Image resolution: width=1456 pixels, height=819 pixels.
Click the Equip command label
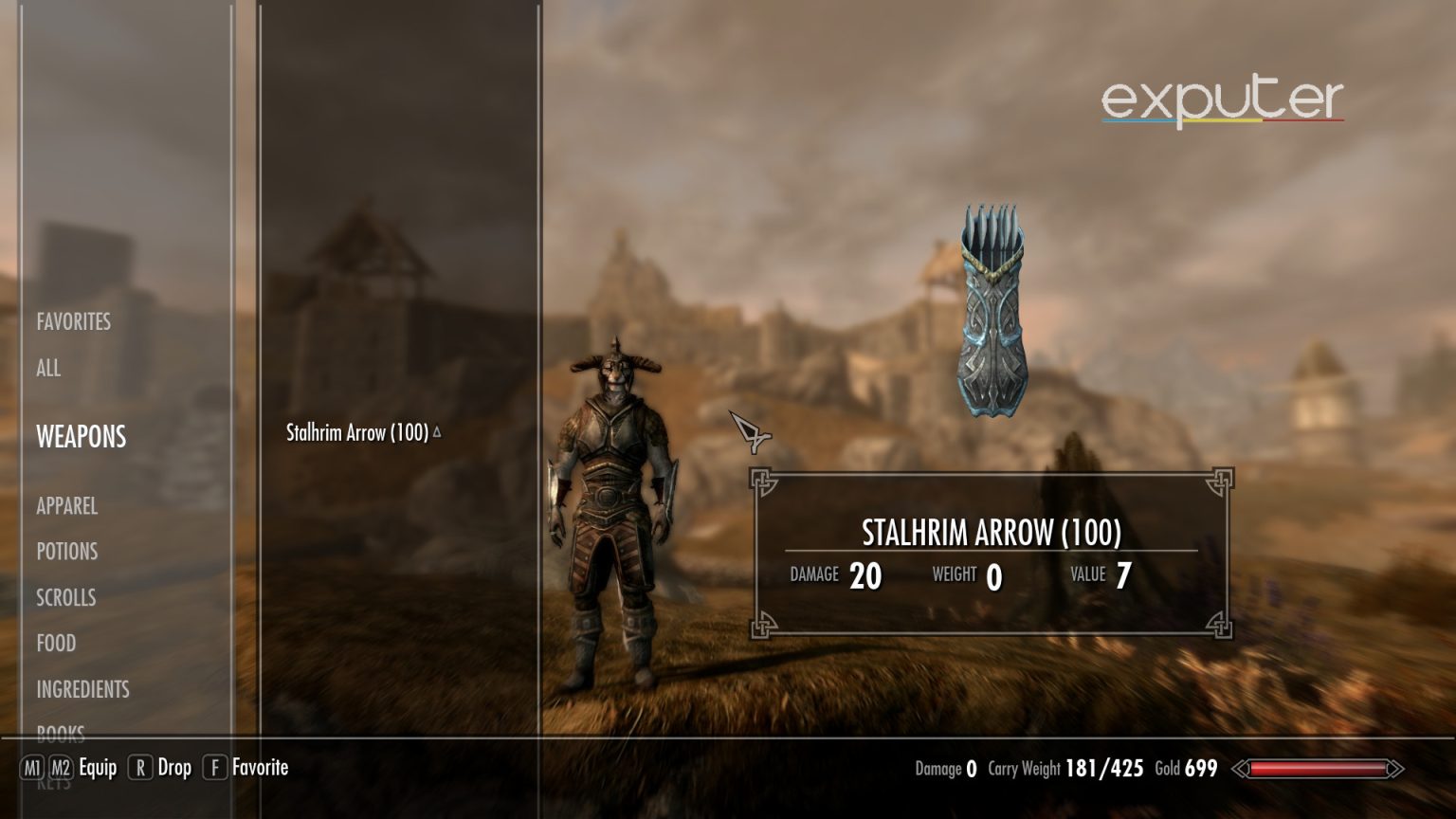98,768
